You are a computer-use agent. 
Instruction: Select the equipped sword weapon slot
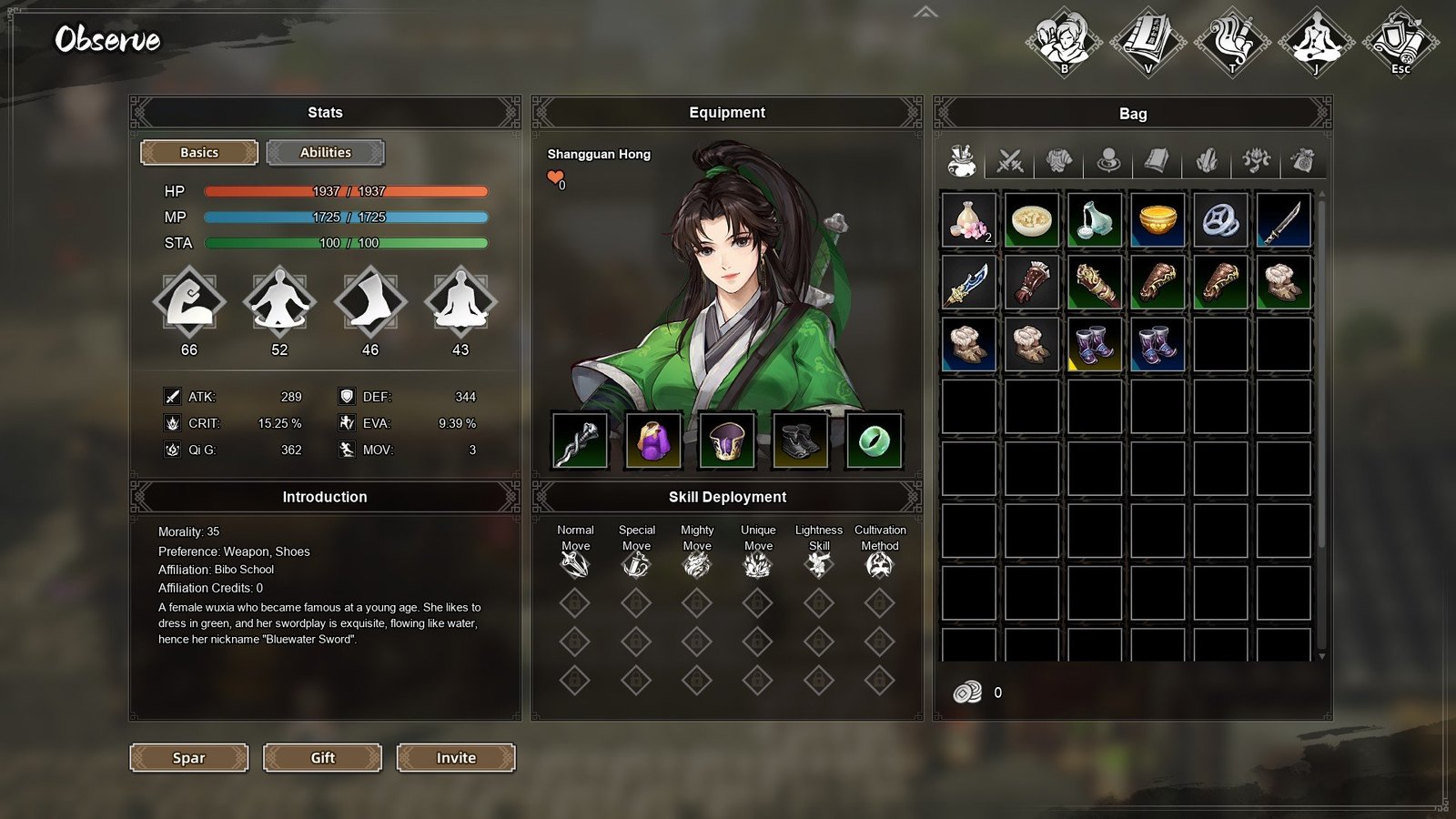580,440
